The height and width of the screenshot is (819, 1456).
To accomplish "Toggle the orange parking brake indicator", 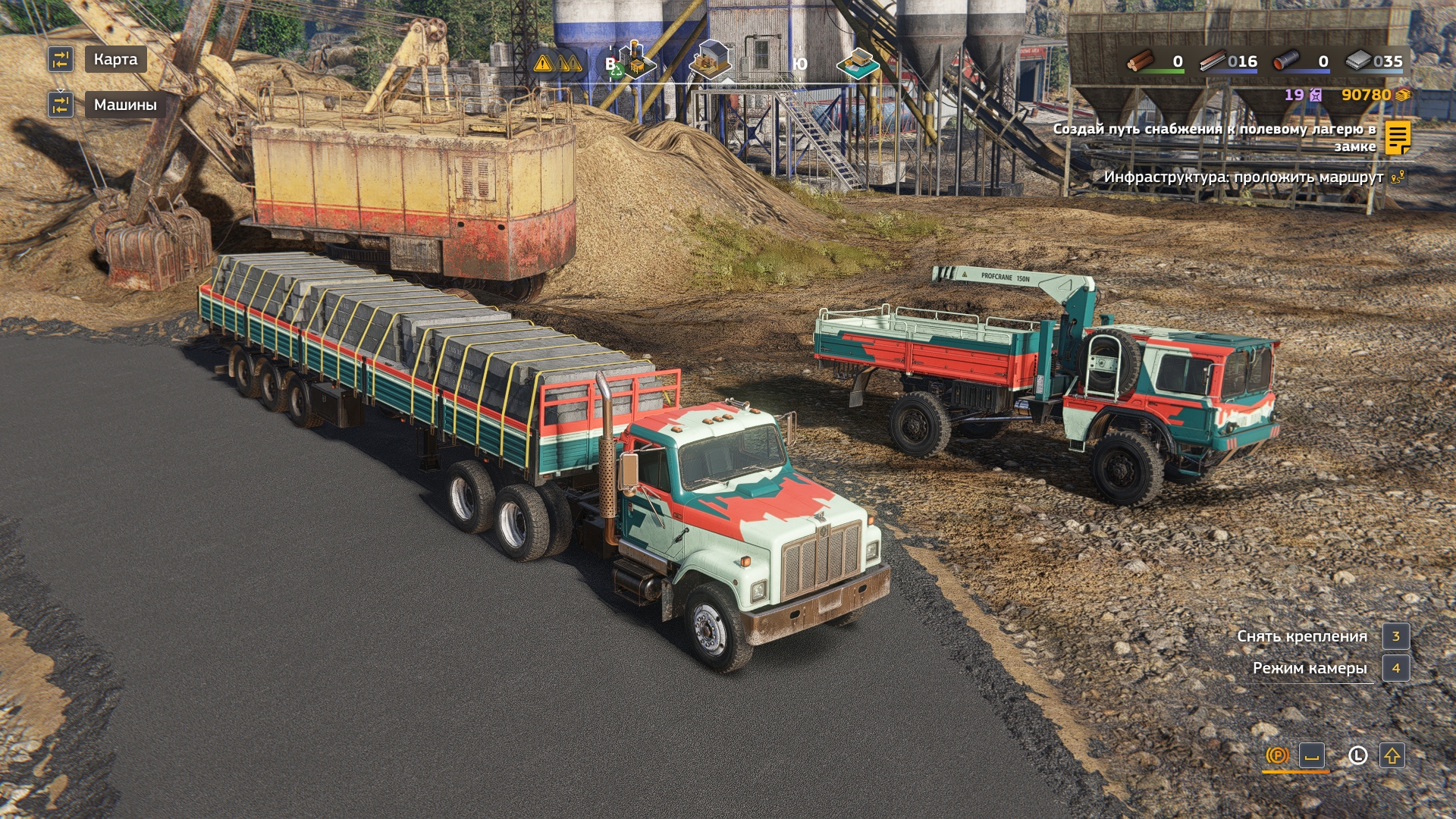I will coord(1277,755).
